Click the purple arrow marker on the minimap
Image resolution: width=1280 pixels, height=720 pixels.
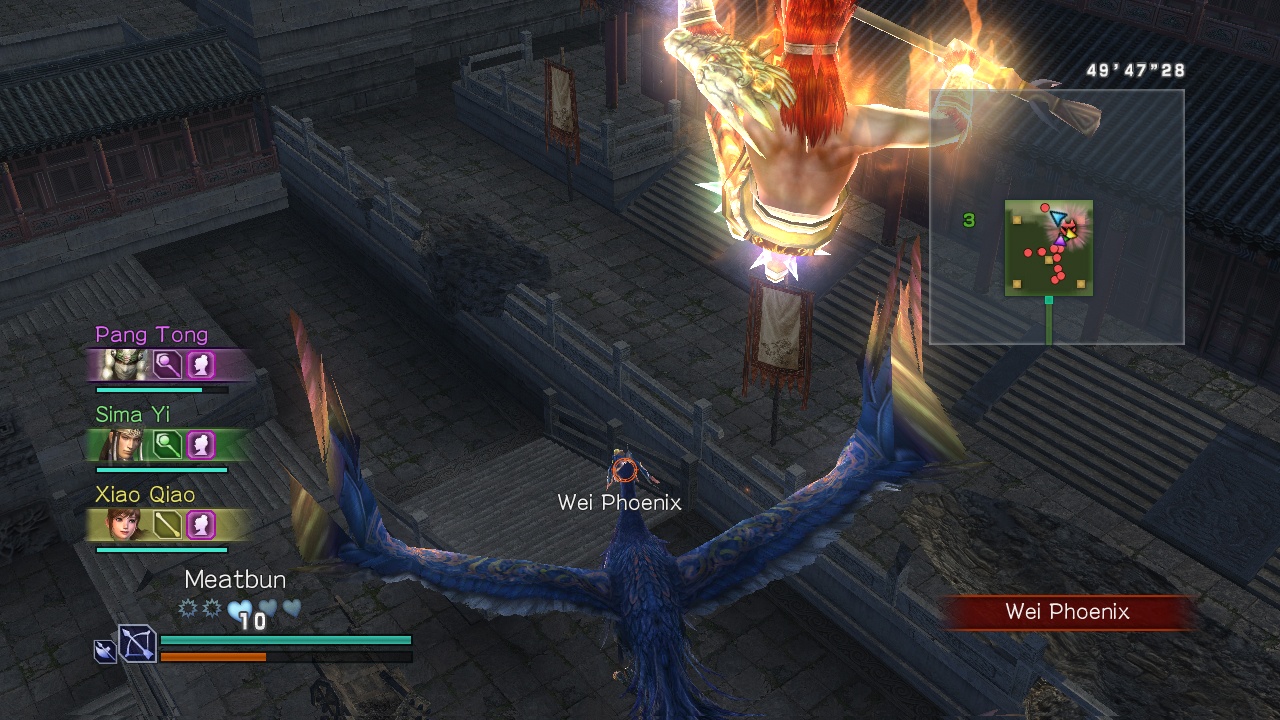click(x=1059, y=240)
